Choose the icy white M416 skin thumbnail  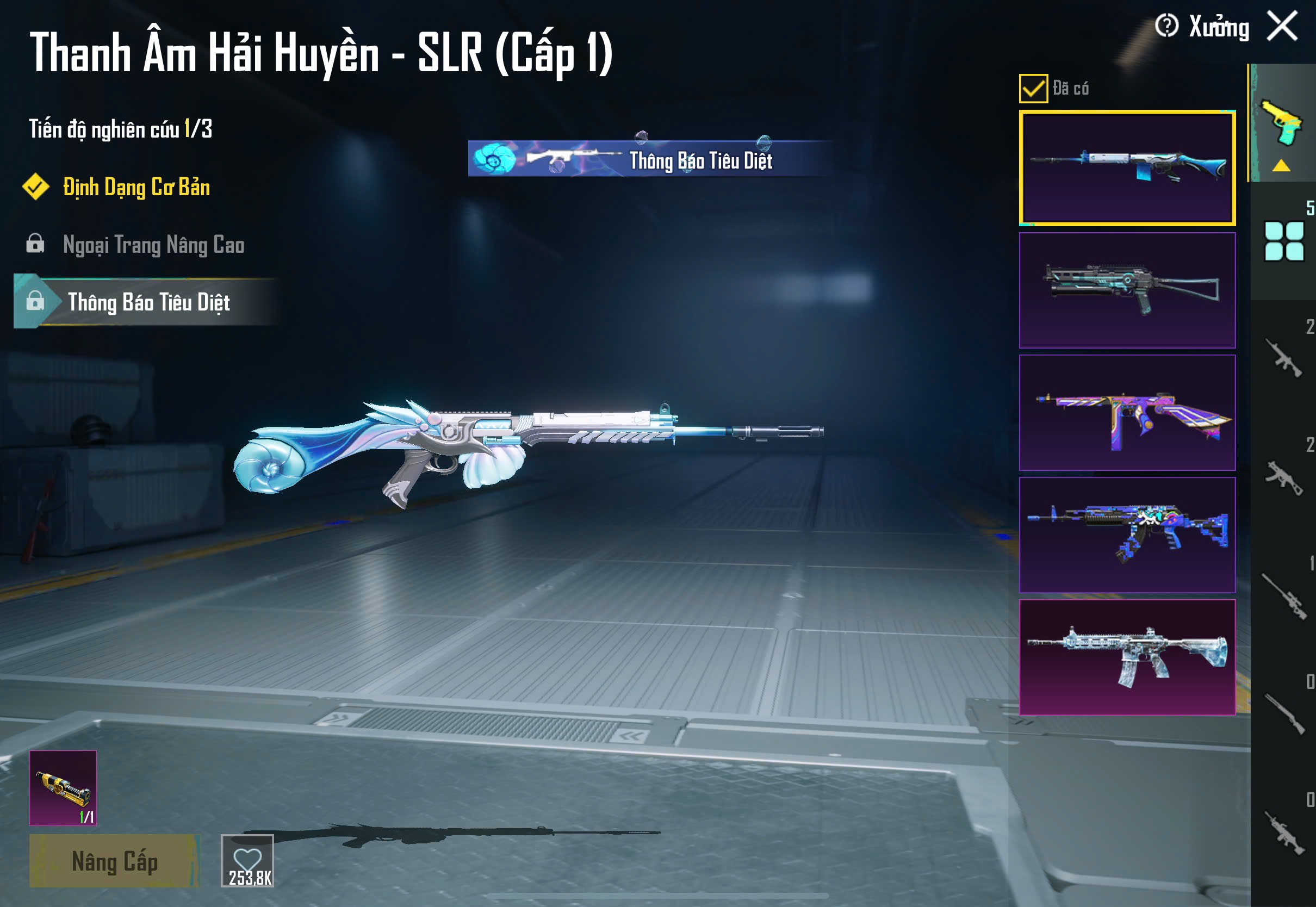click(1127, 657)
